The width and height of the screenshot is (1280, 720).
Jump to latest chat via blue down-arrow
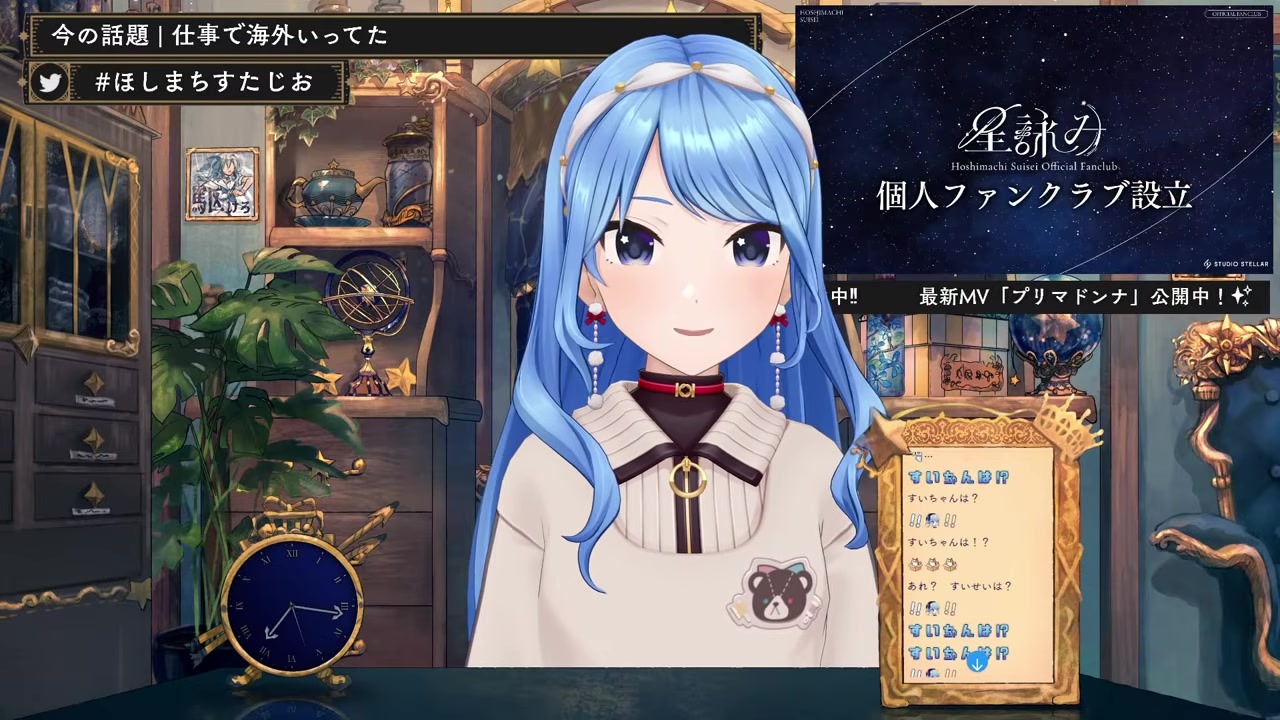coord(977,661)
